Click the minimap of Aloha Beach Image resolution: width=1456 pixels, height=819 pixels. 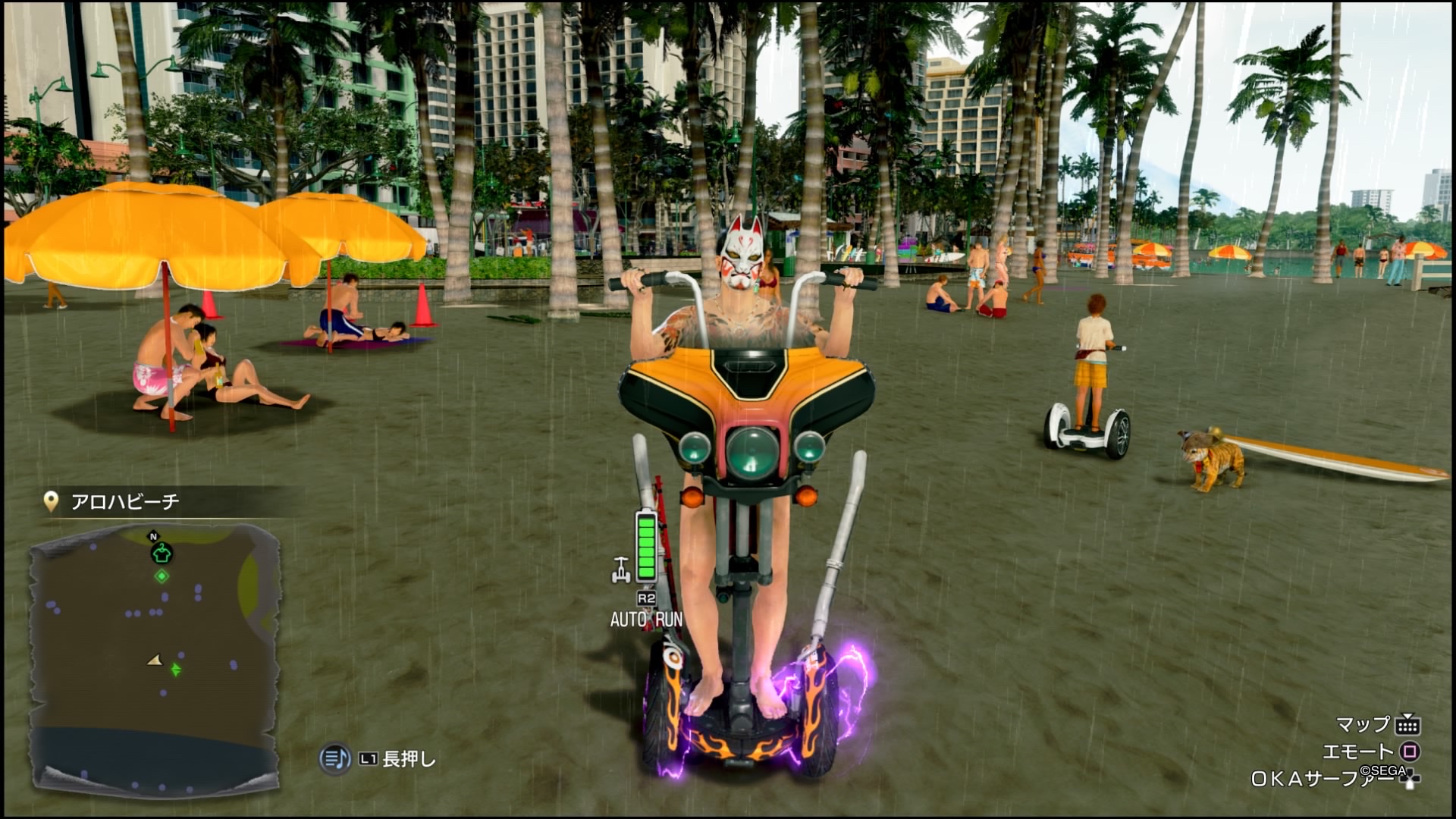(x=155, y=658)
